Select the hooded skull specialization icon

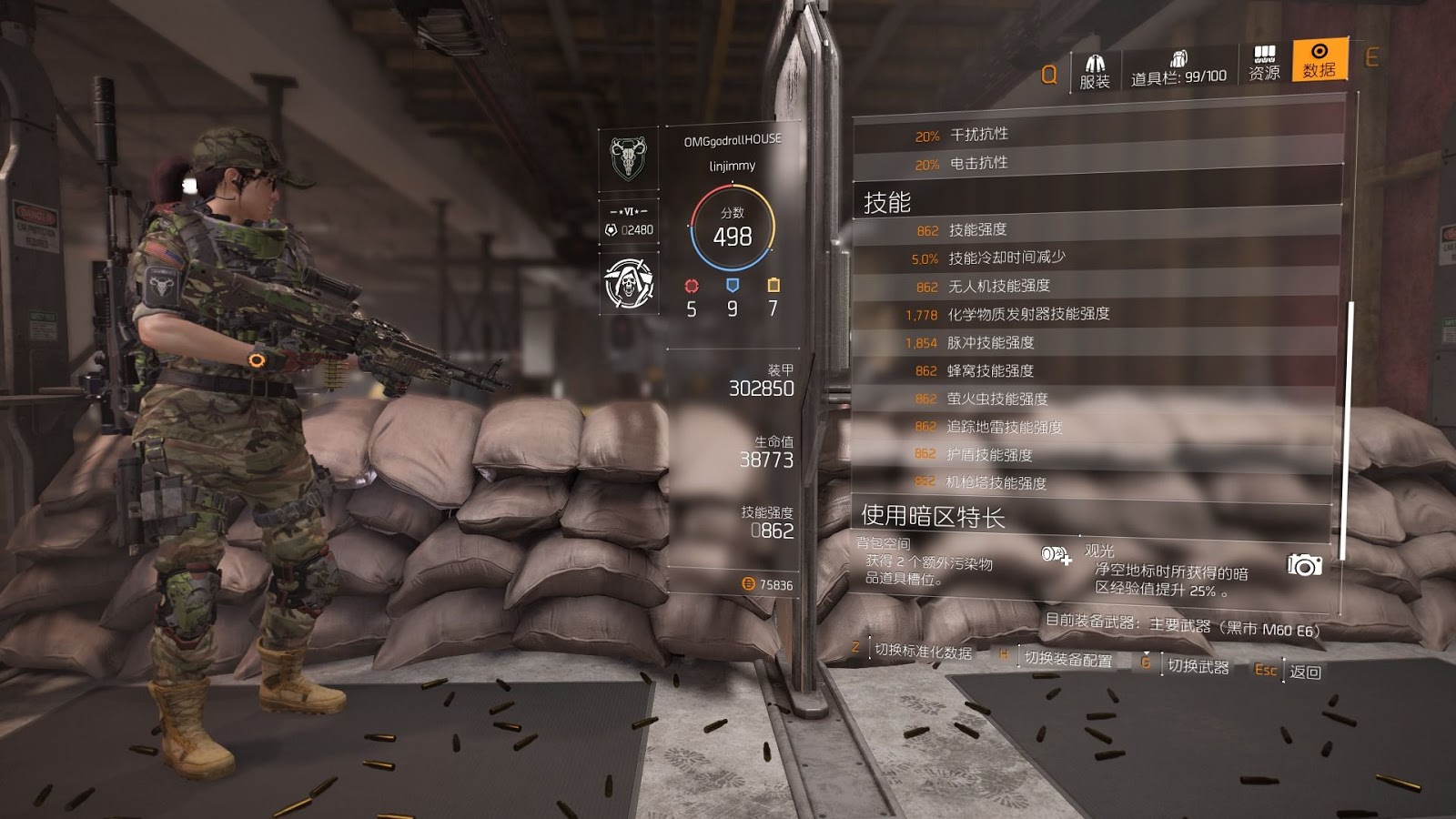pyautogui.click(x=630, y=283)
